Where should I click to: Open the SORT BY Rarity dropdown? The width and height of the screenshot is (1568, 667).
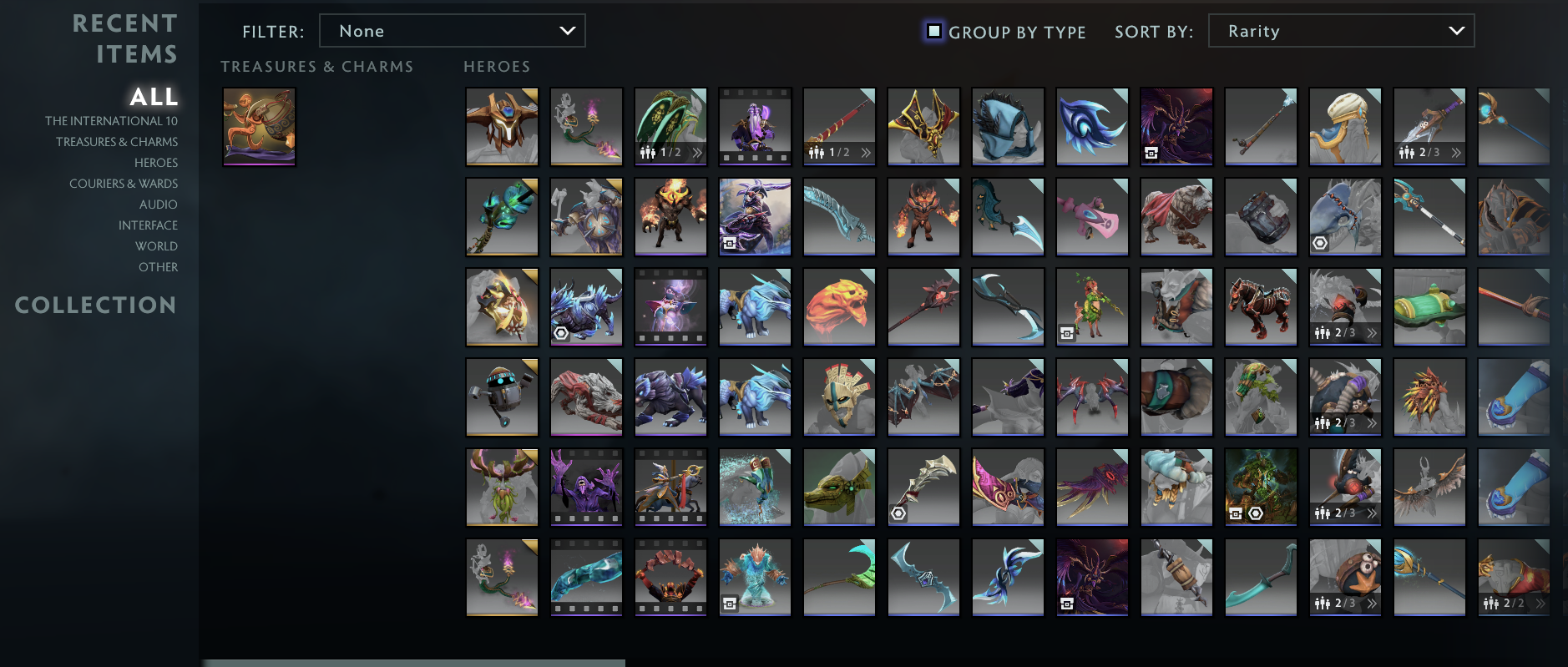1340,30
